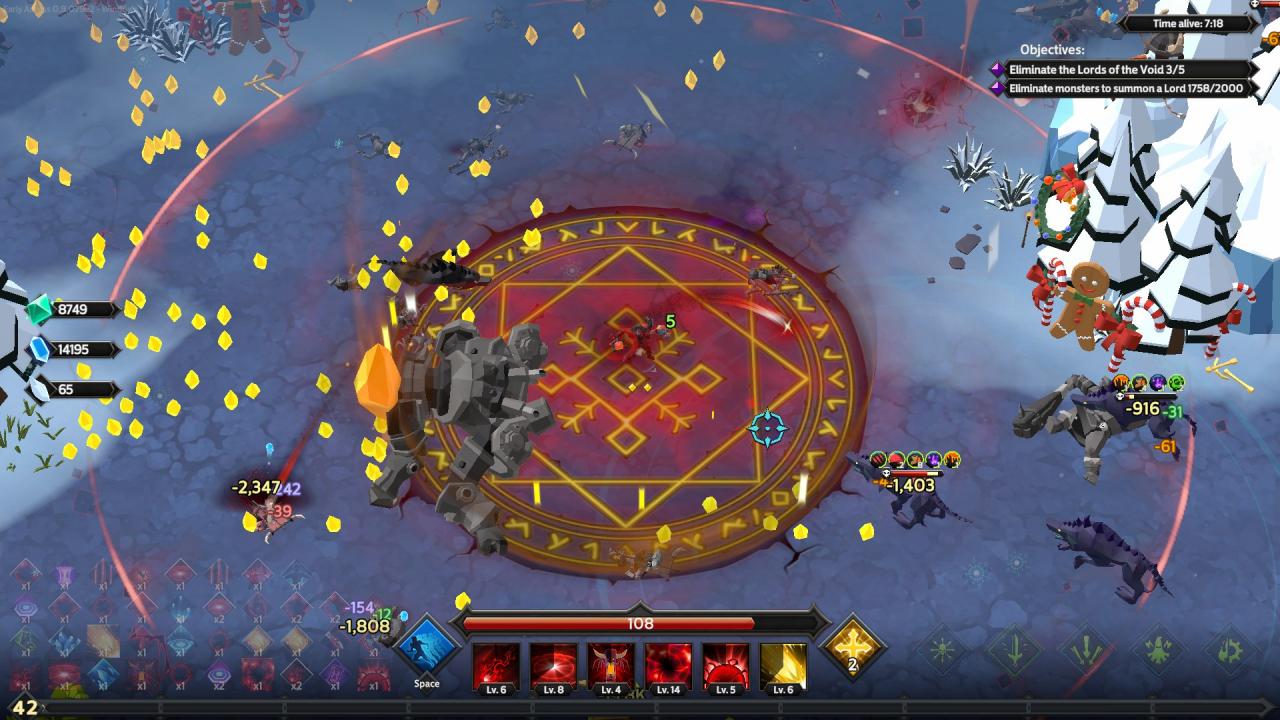Select the Eliminate the Lords of the Void objective
This screenshot has width=1280, height=720.
pos(1124,70)
